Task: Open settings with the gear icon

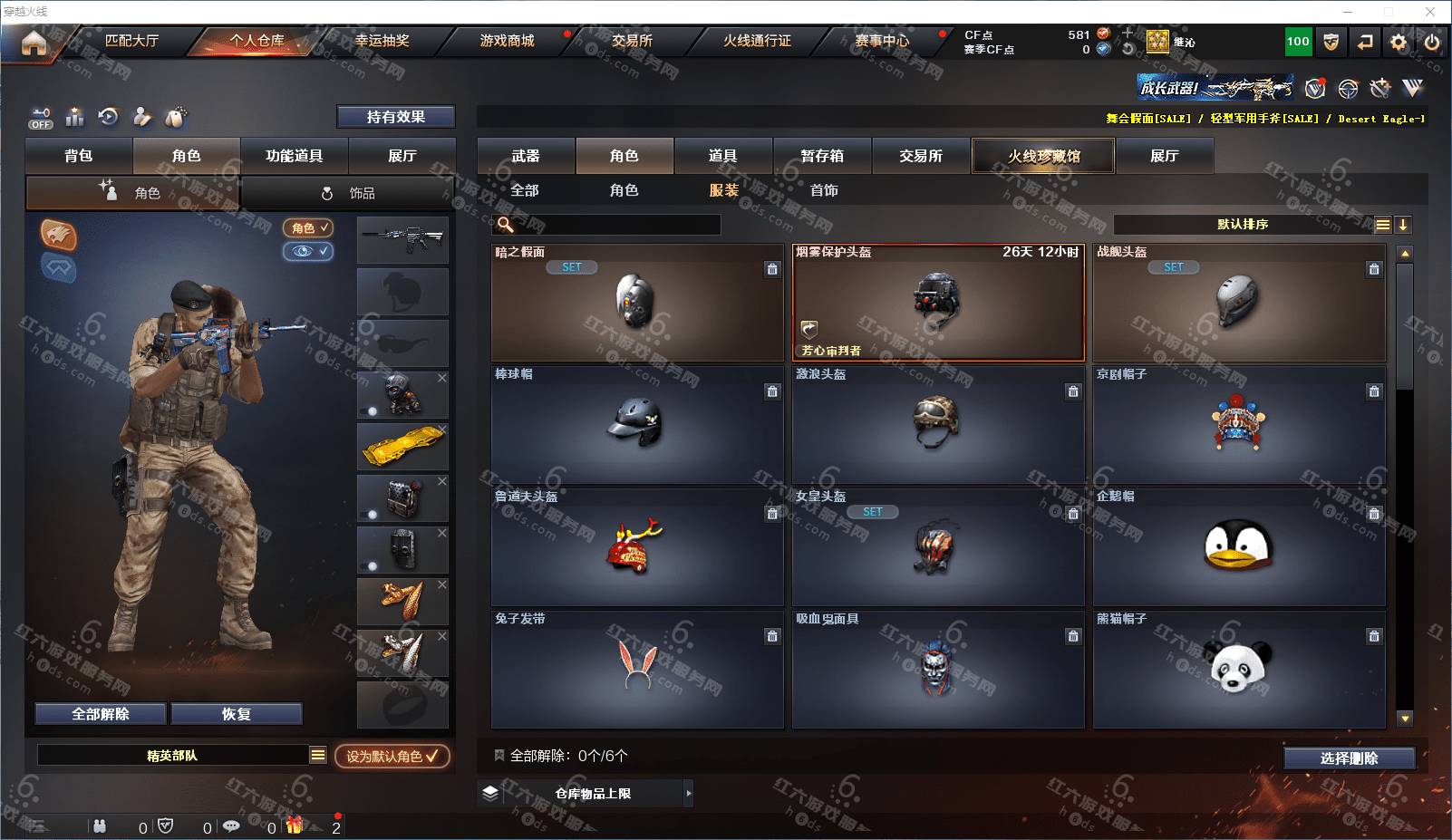Action: pos(1399,42)
